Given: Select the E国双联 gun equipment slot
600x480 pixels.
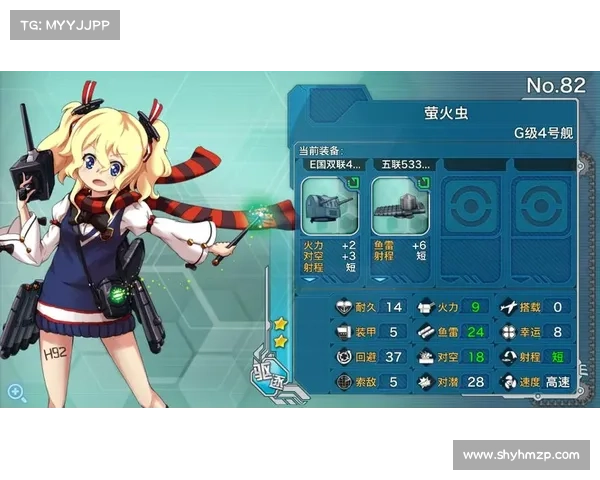Looking at the screenshot, I should [330, 206].
